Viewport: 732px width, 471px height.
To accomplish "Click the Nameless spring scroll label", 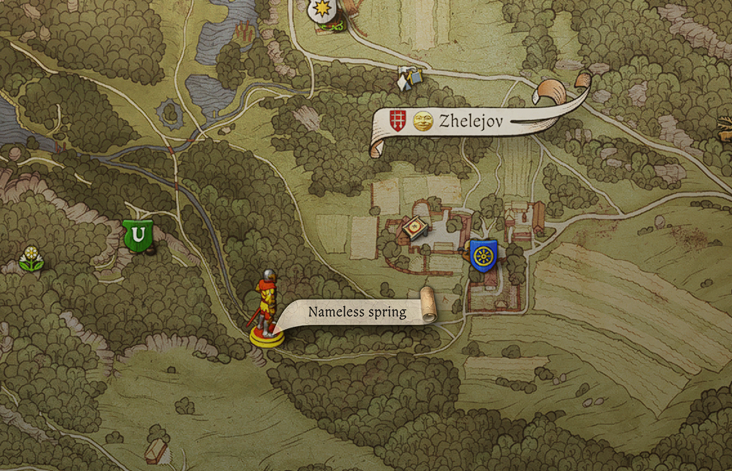I will click(x=357, y=312).
